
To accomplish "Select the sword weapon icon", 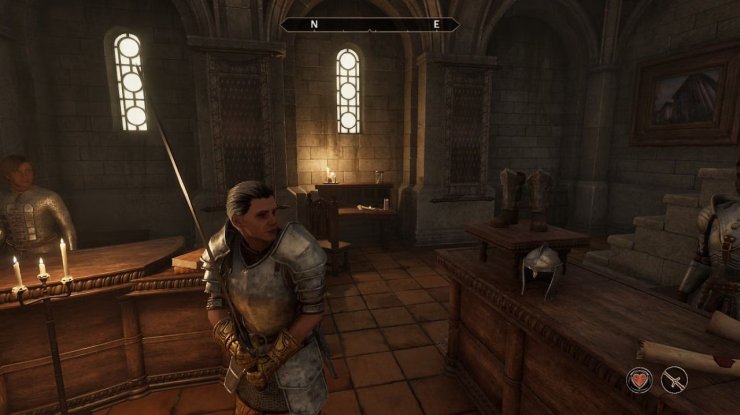I will [x=674, y=379].
